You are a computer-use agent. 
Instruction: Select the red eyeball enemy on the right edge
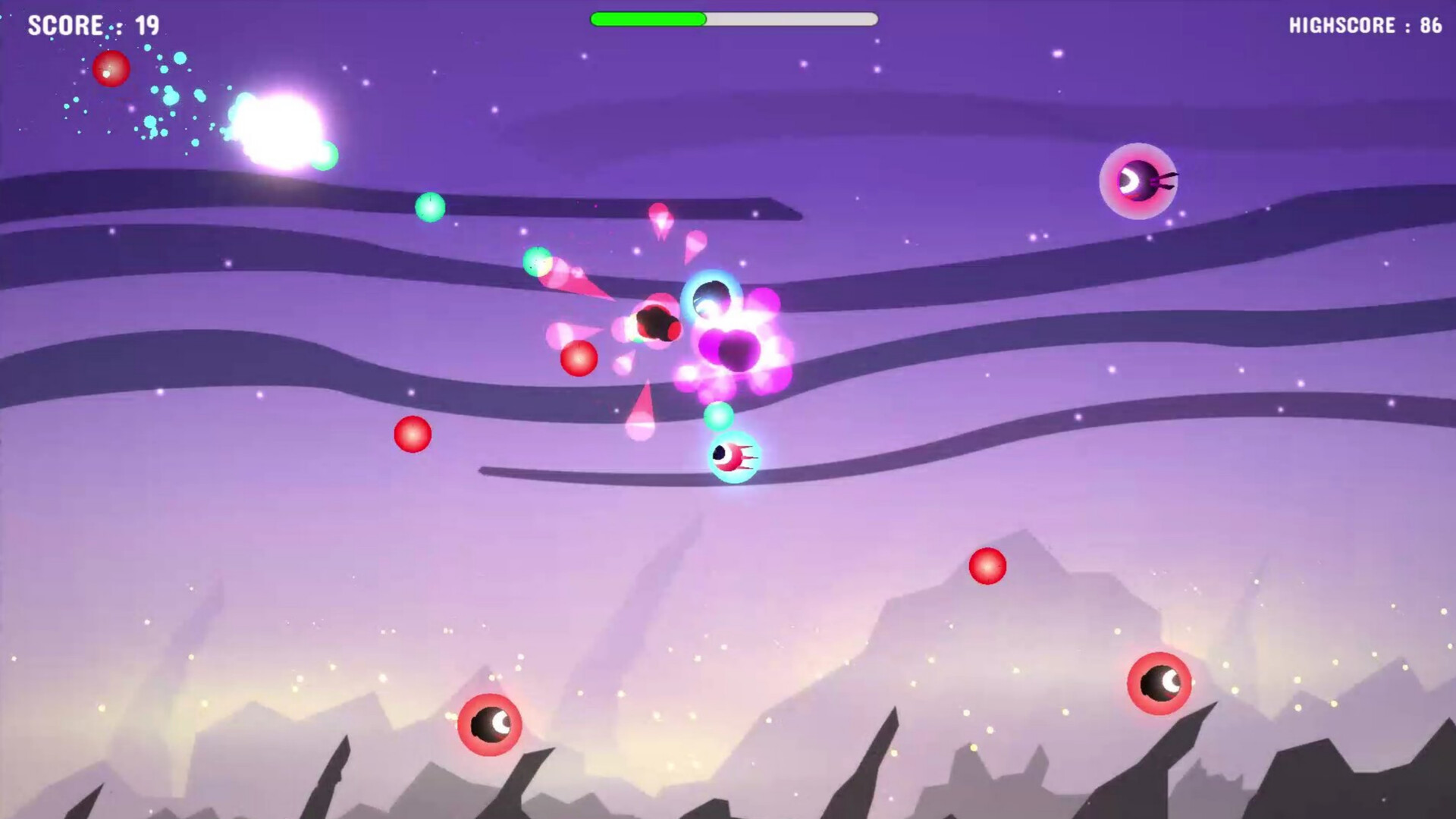[1158, 685]
